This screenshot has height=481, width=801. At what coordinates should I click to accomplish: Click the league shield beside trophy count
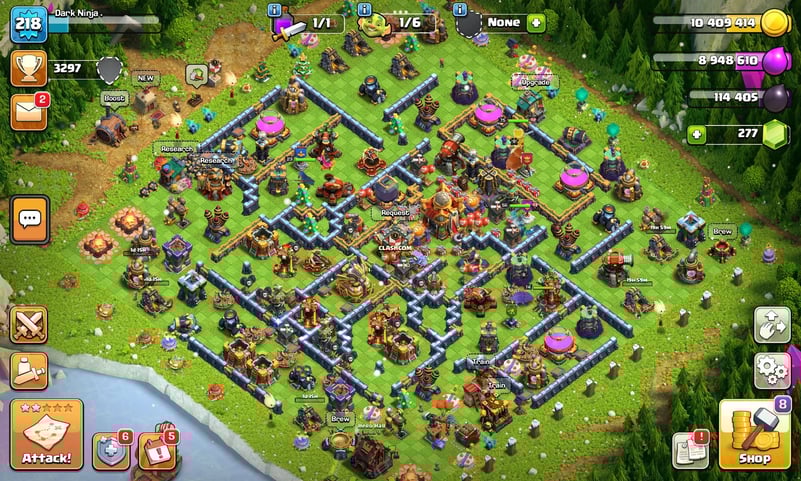(109, 69)
